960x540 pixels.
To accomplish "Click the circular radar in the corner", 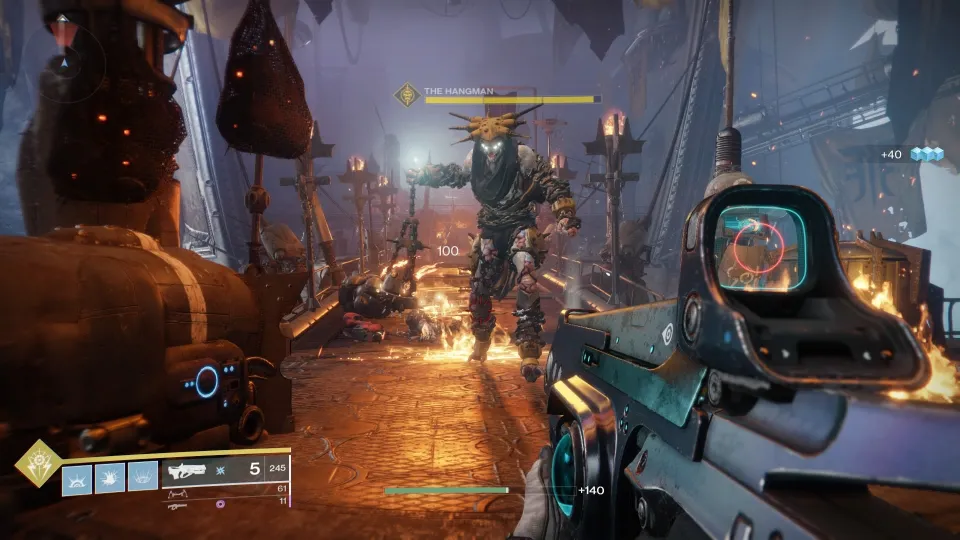I will [x=65, y=55].
